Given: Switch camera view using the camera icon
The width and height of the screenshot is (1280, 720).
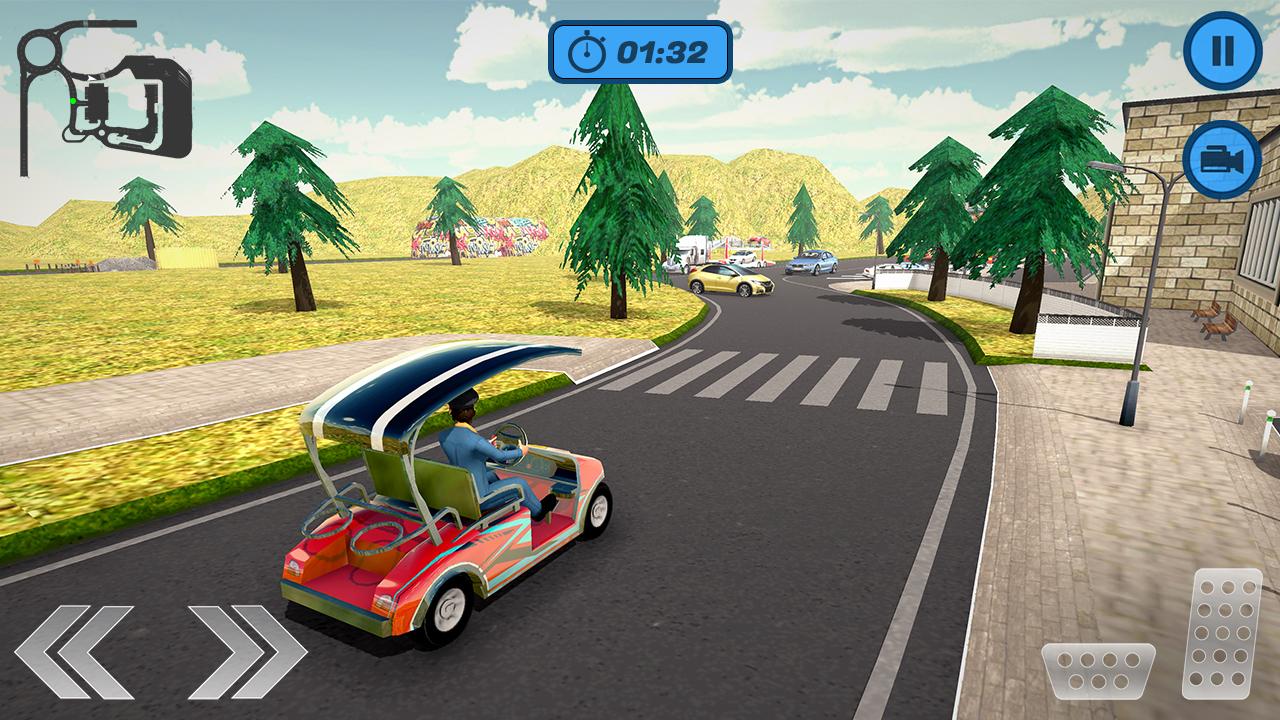Looking at the screenshot, I should click(x=1221, y=159).
